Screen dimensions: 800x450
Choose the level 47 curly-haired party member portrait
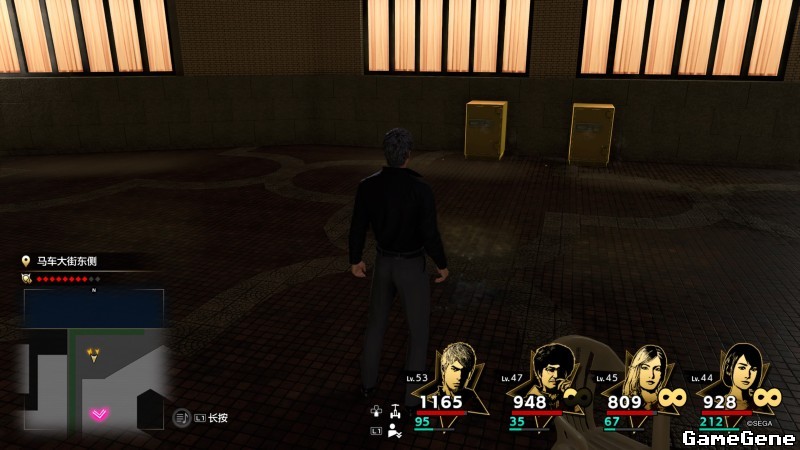tap(552, 372)
